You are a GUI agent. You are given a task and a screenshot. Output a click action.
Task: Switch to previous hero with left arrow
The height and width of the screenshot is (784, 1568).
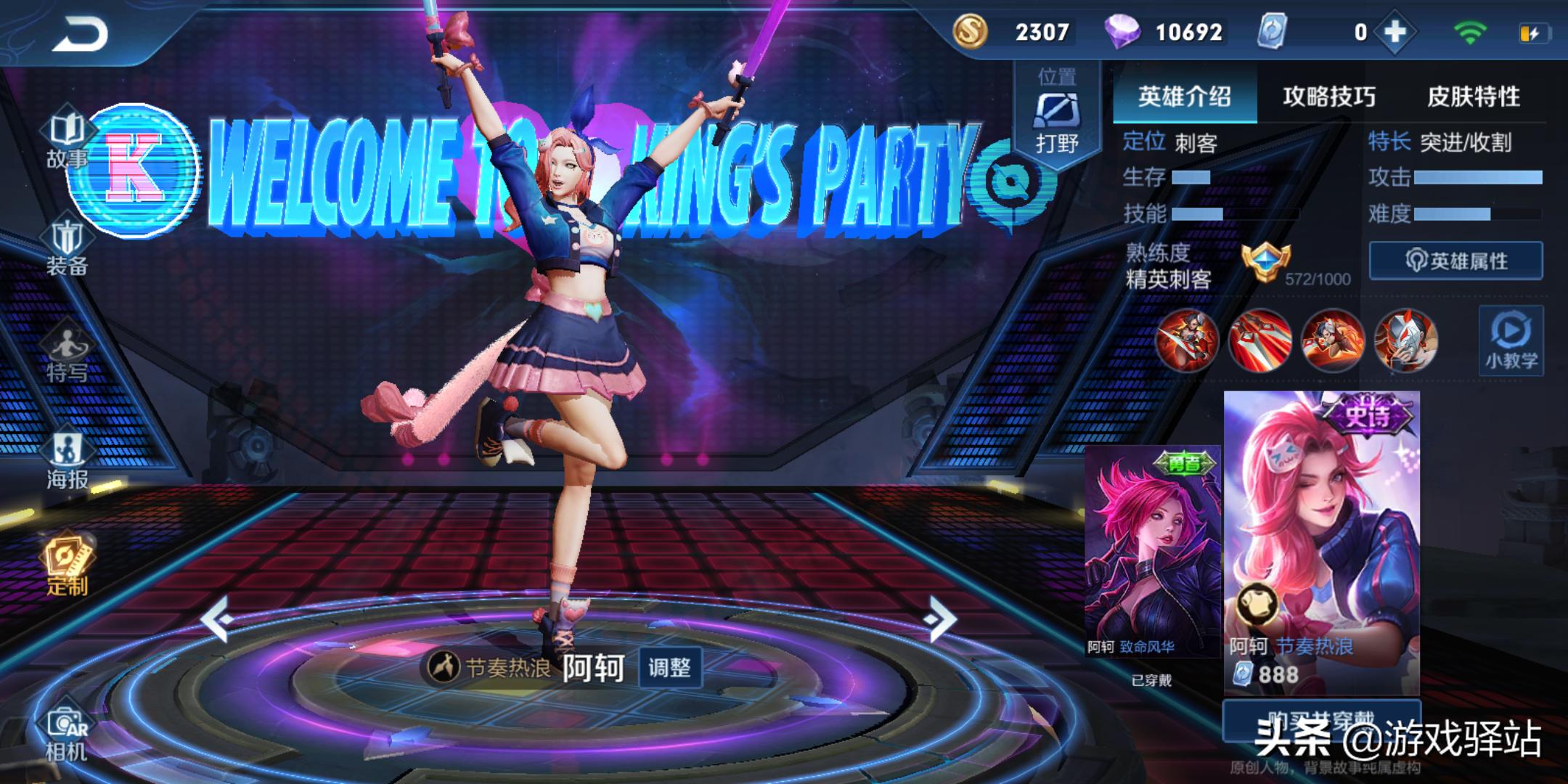pos(216,619)
